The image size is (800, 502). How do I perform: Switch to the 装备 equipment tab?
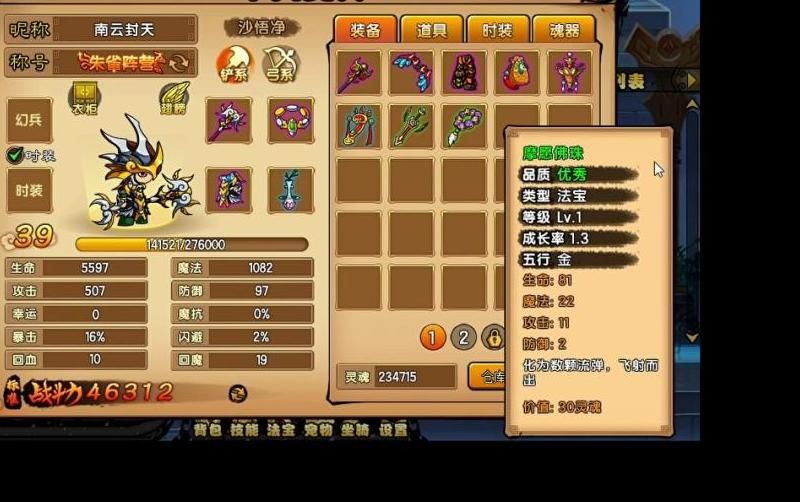(364, 29)
